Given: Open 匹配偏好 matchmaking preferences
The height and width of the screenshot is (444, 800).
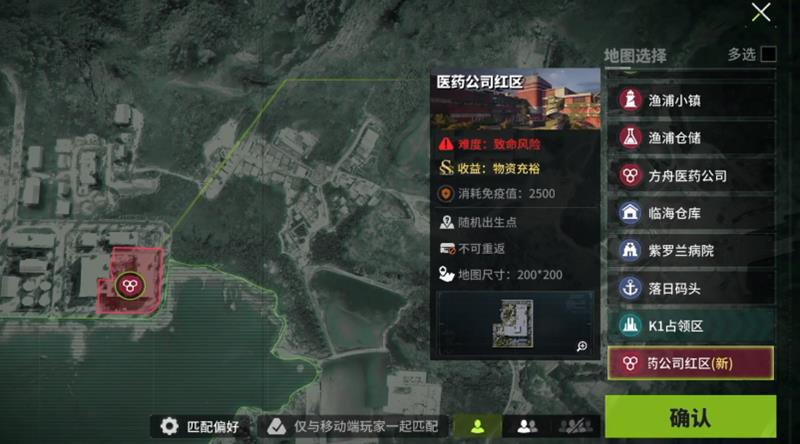Looking at the screenshot, I should (201, 427).
